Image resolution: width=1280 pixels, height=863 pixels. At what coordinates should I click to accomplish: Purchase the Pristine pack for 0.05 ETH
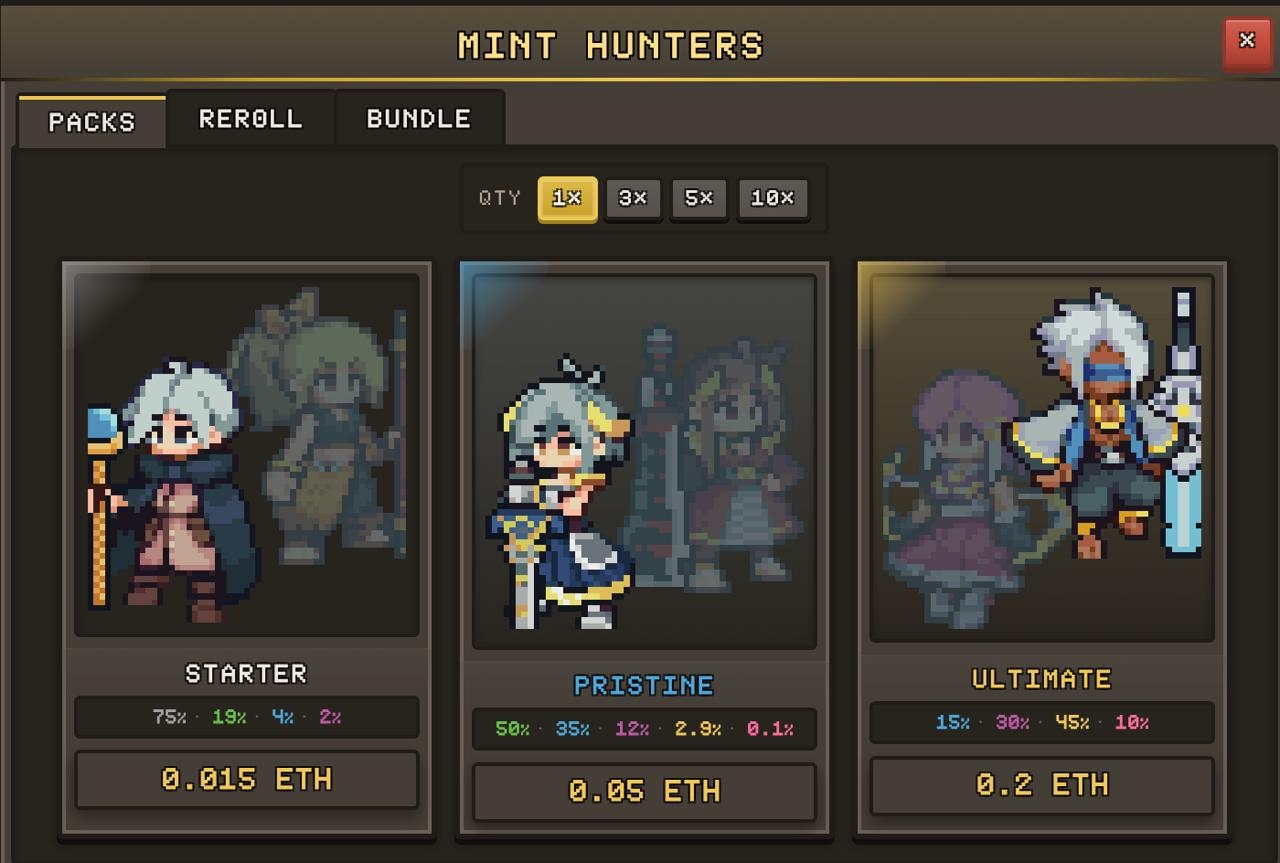644,791
